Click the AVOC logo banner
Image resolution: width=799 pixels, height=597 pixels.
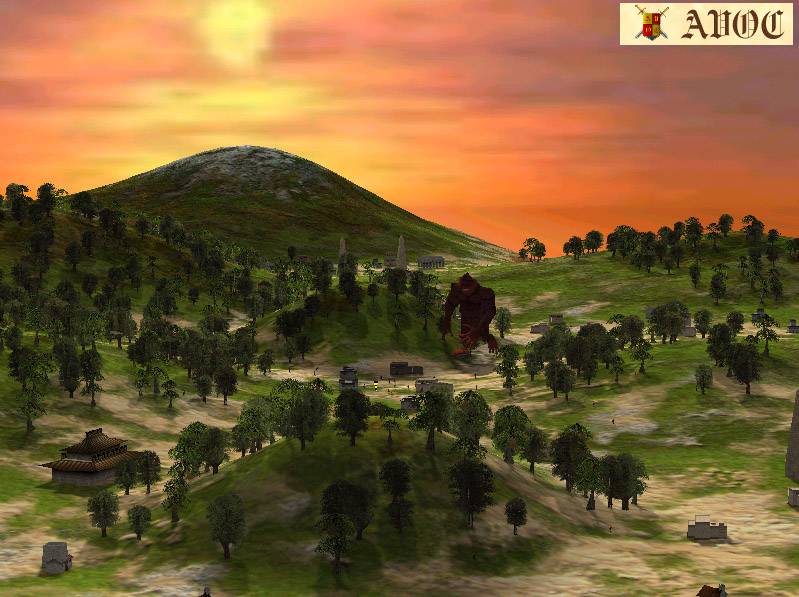705,24
